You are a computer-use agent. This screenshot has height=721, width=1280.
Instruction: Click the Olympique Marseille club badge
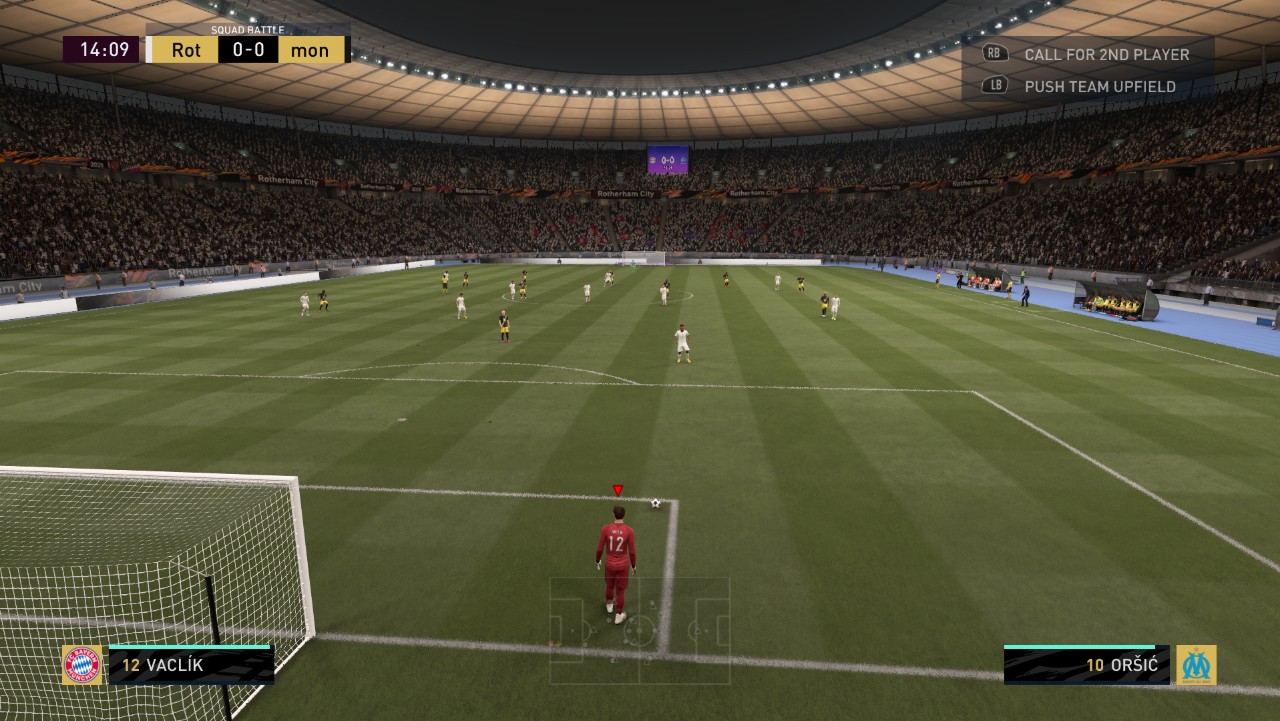click(1196, 665)
